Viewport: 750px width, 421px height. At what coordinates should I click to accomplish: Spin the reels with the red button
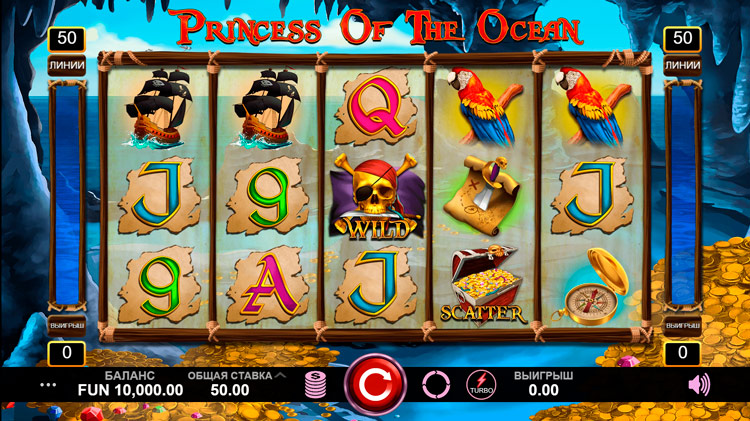[375, 384]
